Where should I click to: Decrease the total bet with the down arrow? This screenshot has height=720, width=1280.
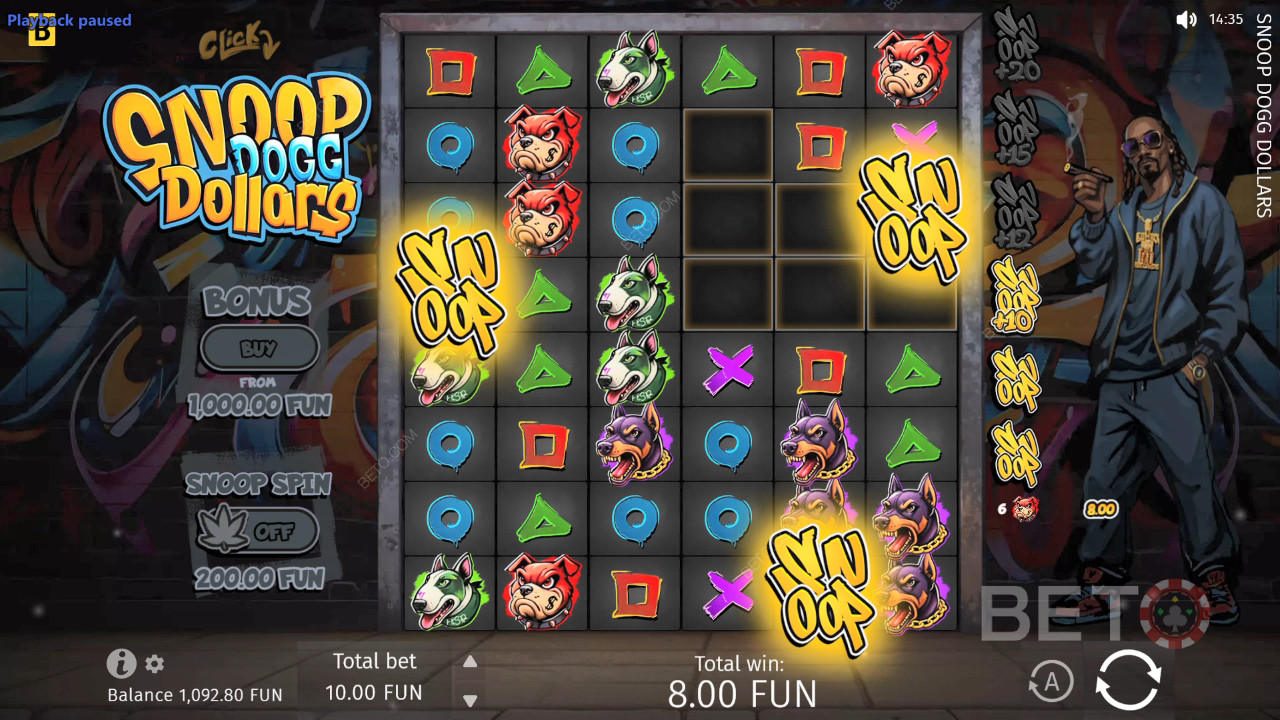point(470,700)
